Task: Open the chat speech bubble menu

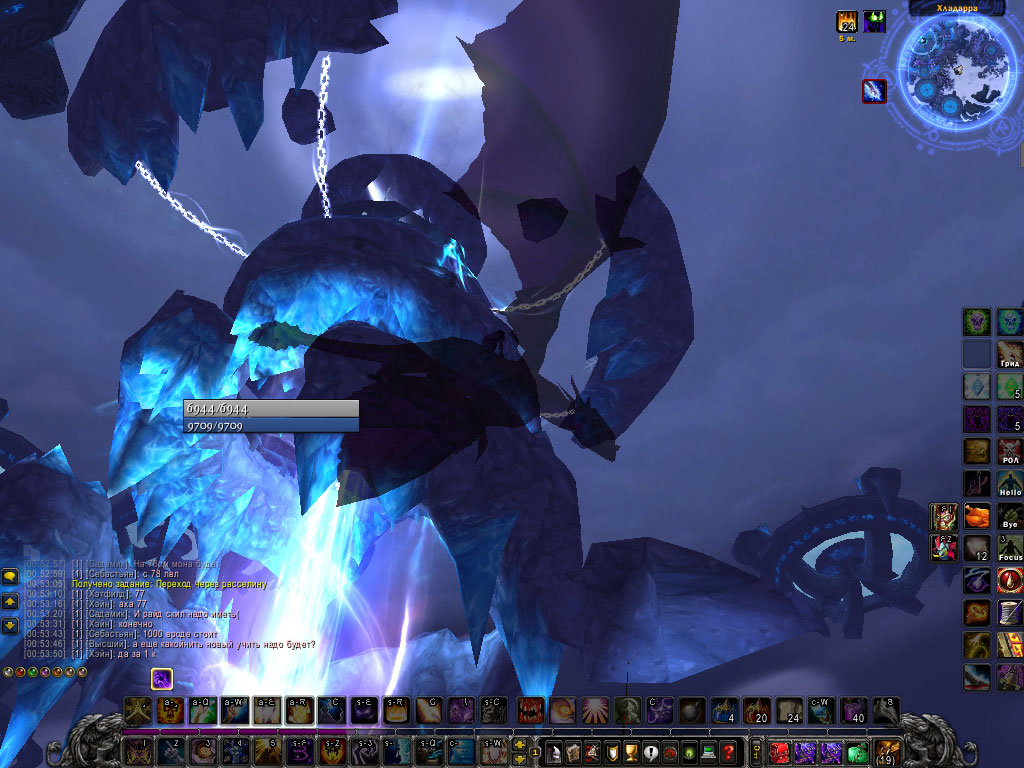Action: 10,576
